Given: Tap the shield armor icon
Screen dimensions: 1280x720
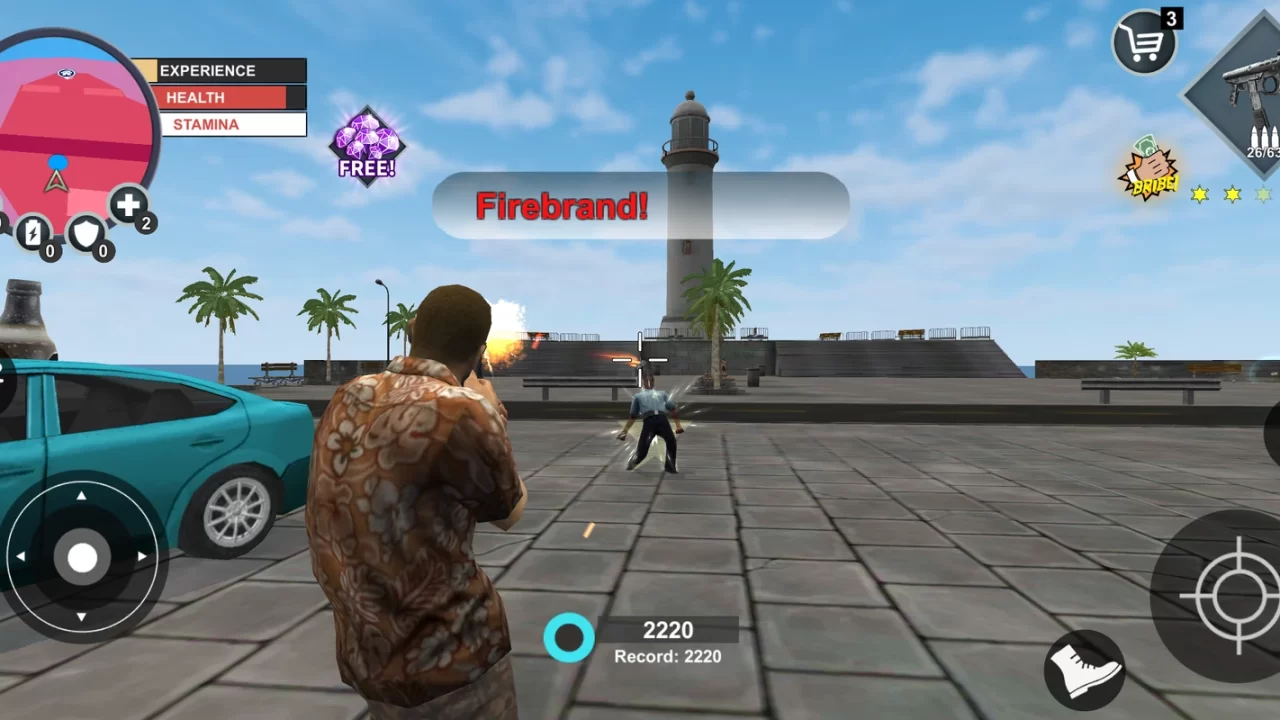Looking at the screenshot, I should pyautogui.click(x=86, y=234).
